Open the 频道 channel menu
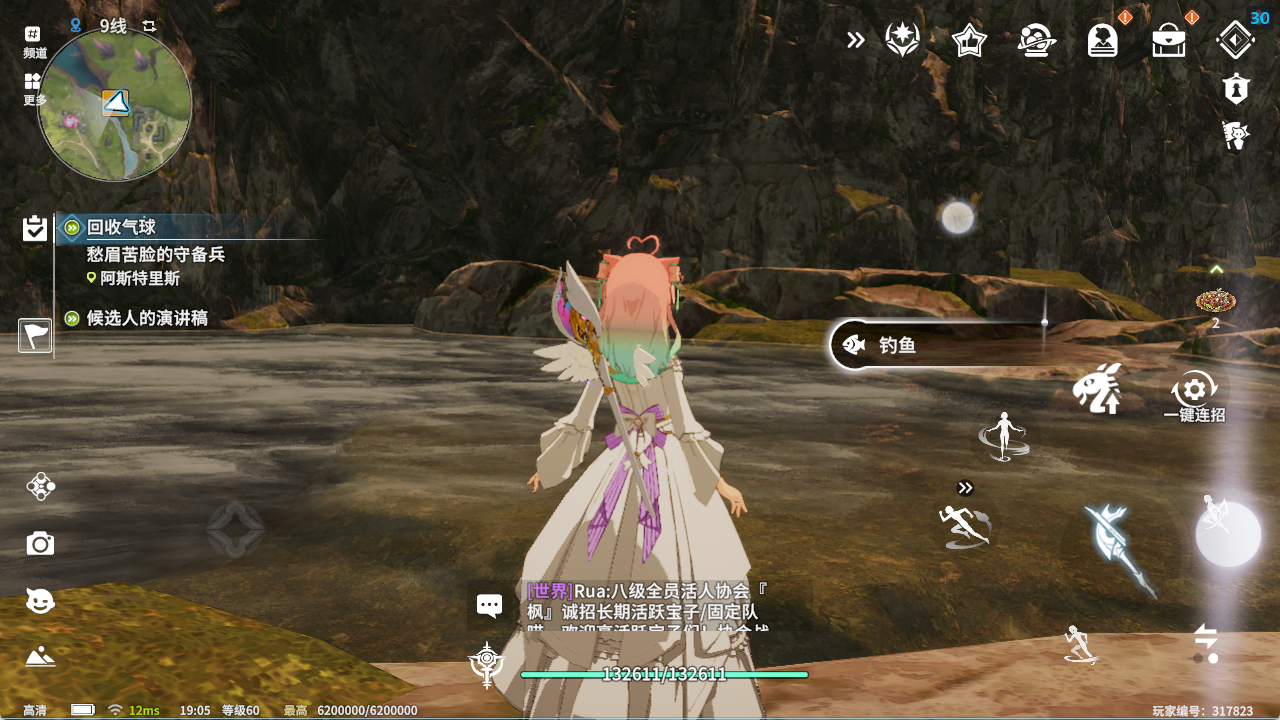The width and height of the screenshot is (1280, 720). point(34,41)
